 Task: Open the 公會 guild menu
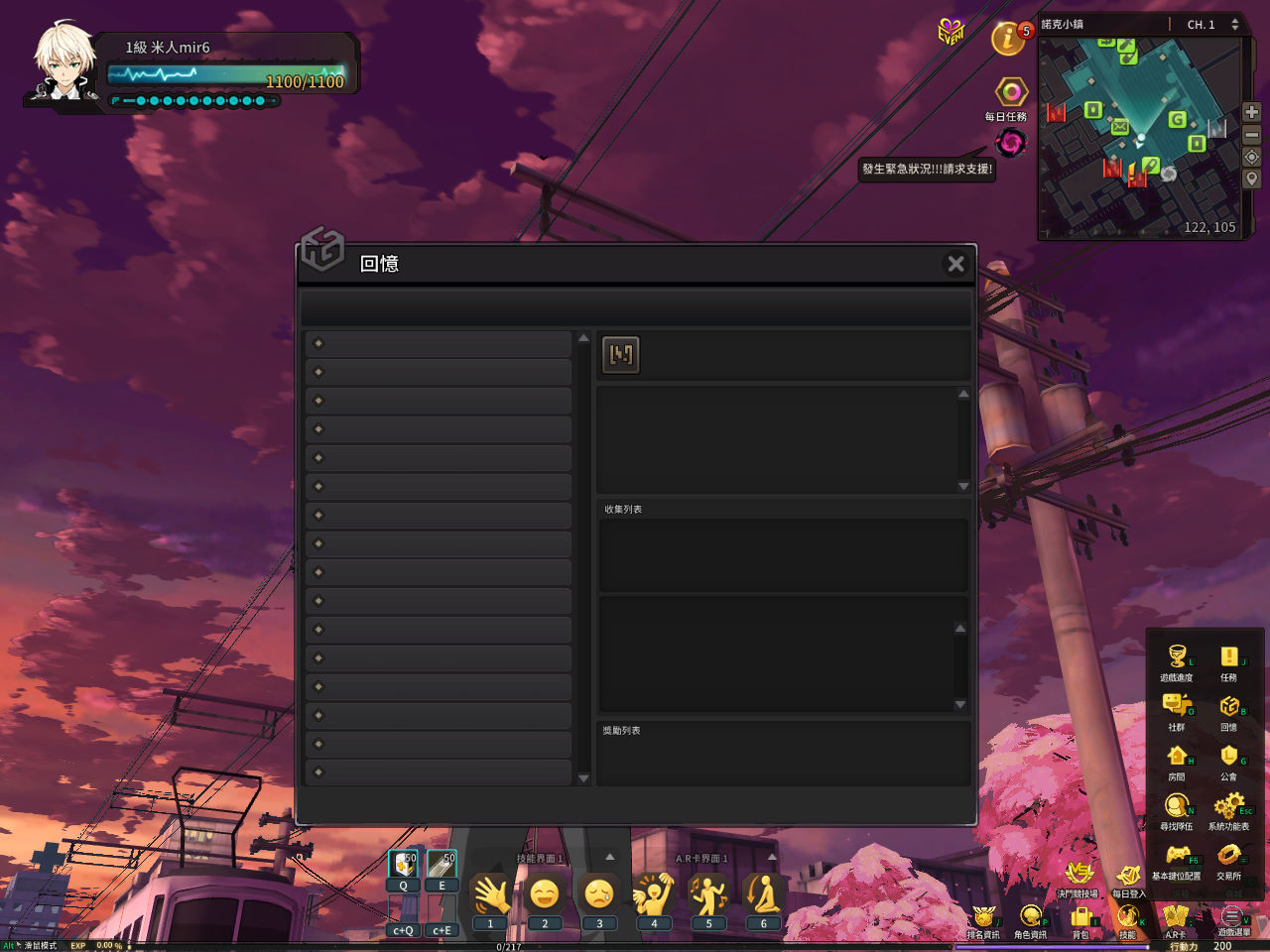[1228, 759]
